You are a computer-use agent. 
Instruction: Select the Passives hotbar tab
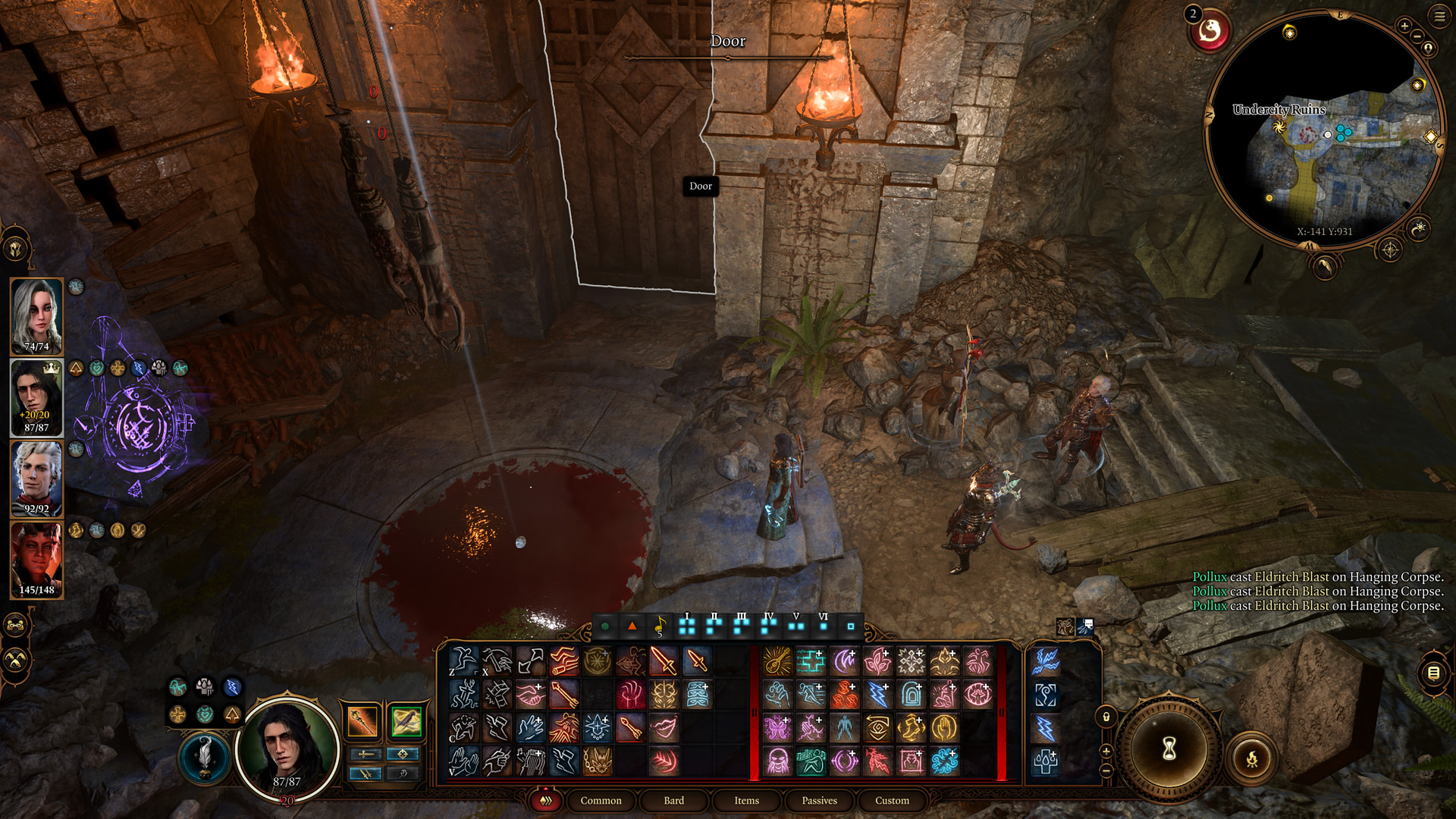tap(819, 800)
